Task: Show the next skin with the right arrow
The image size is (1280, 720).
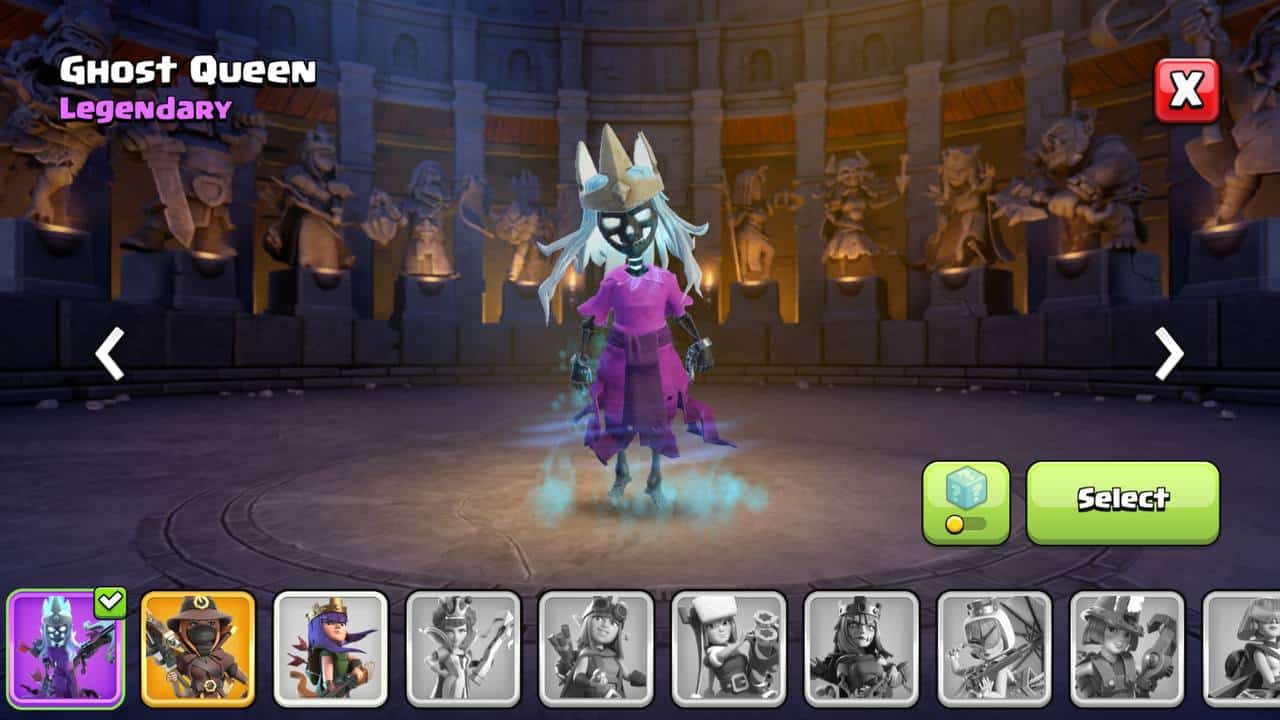Action: coord(1168,353)
